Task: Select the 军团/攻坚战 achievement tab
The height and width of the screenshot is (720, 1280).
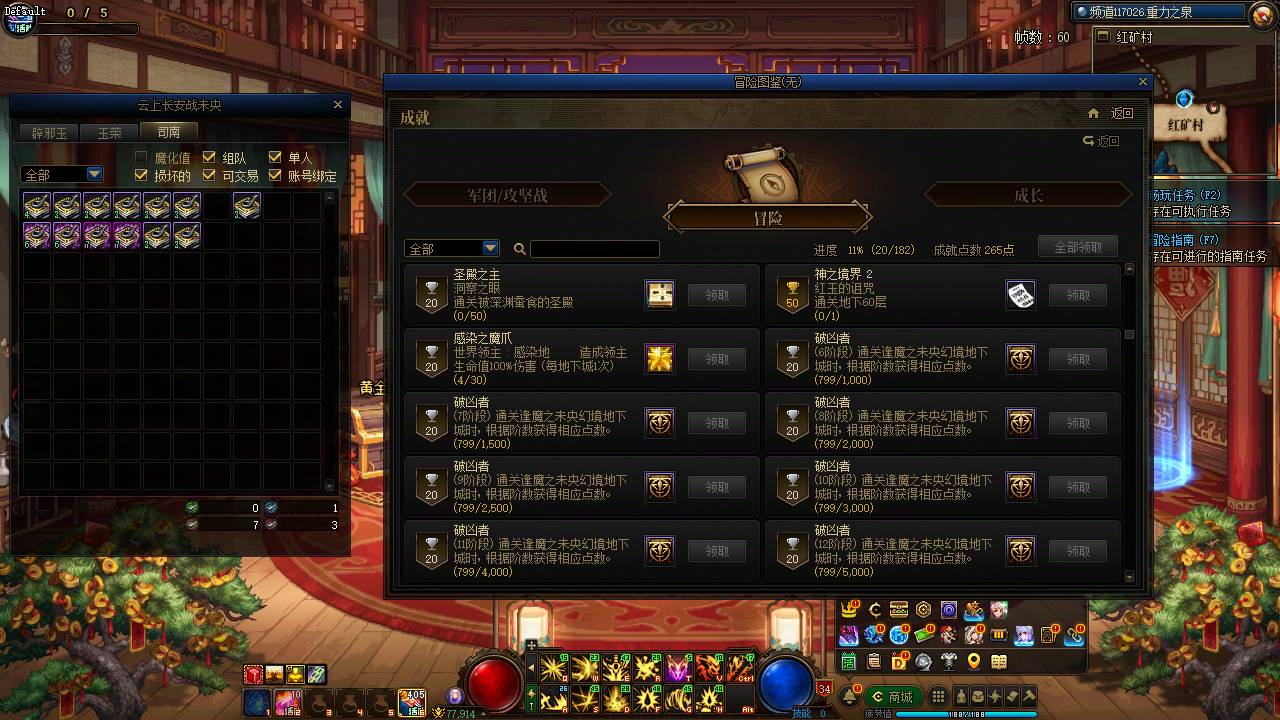Action: point(505,195)
